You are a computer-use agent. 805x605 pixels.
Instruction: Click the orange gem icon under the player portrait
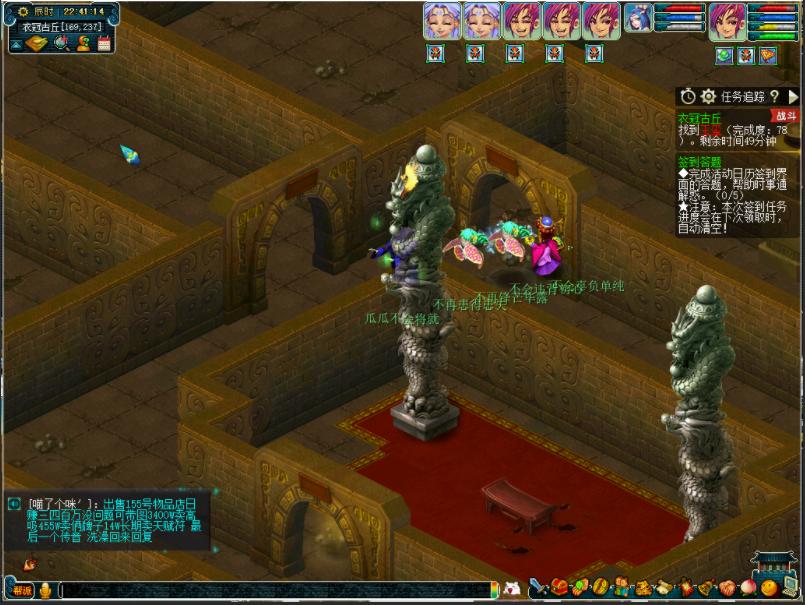click(768, 56)
